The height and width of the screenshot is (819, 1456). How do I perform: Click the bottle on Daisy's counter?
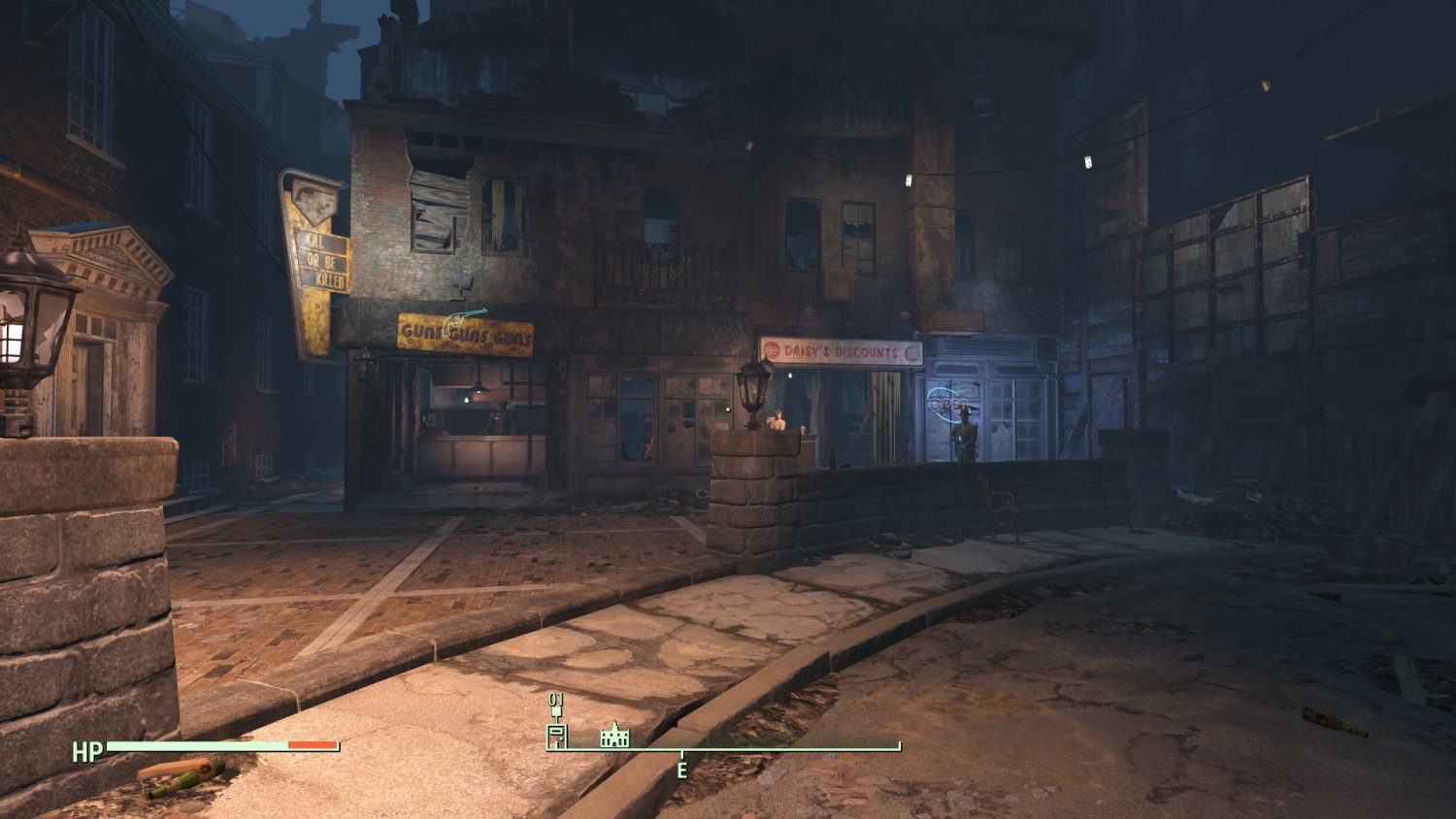[x=834, y=457]
